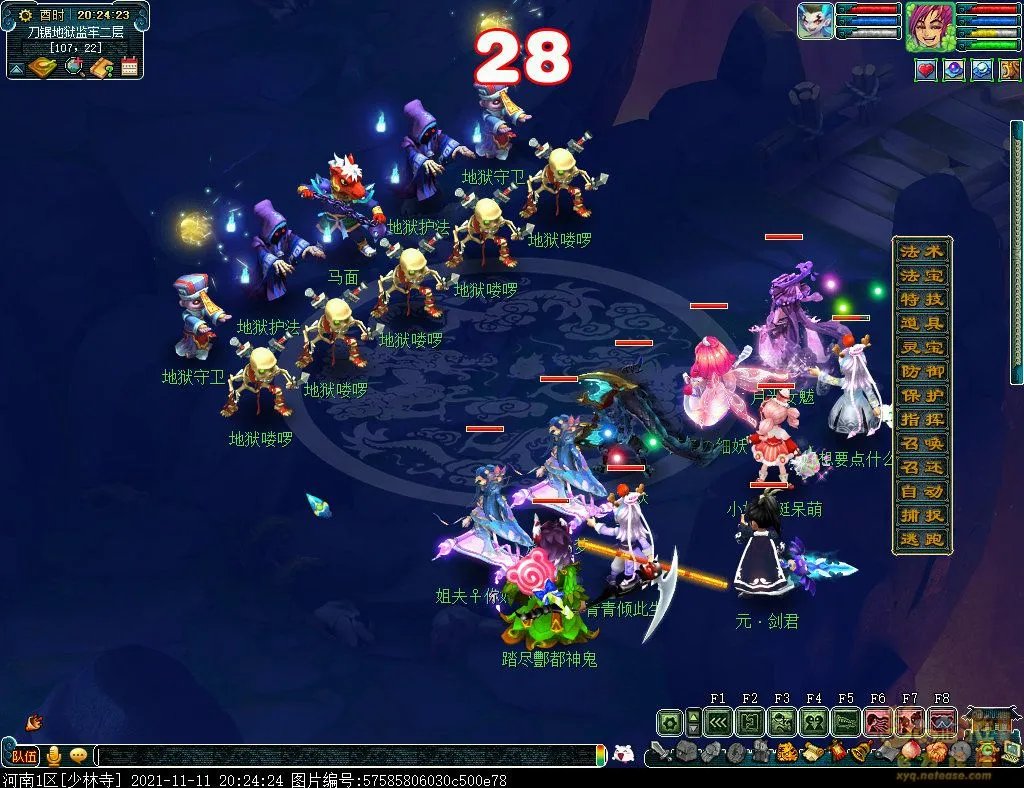The image size is (1024, 788).
Task: Activate the F1 triple-arrow hotkey slot
Action: (x=717, y=721)
